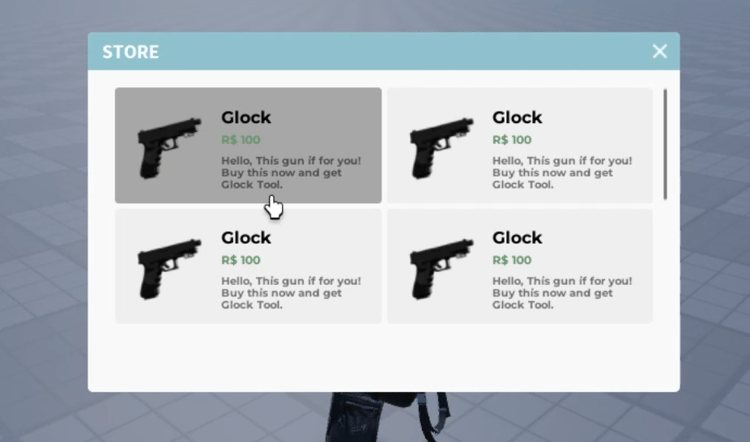Close the Store window
Screen dimensions: 750x442
pyautogui.click(x=659, y=51)
